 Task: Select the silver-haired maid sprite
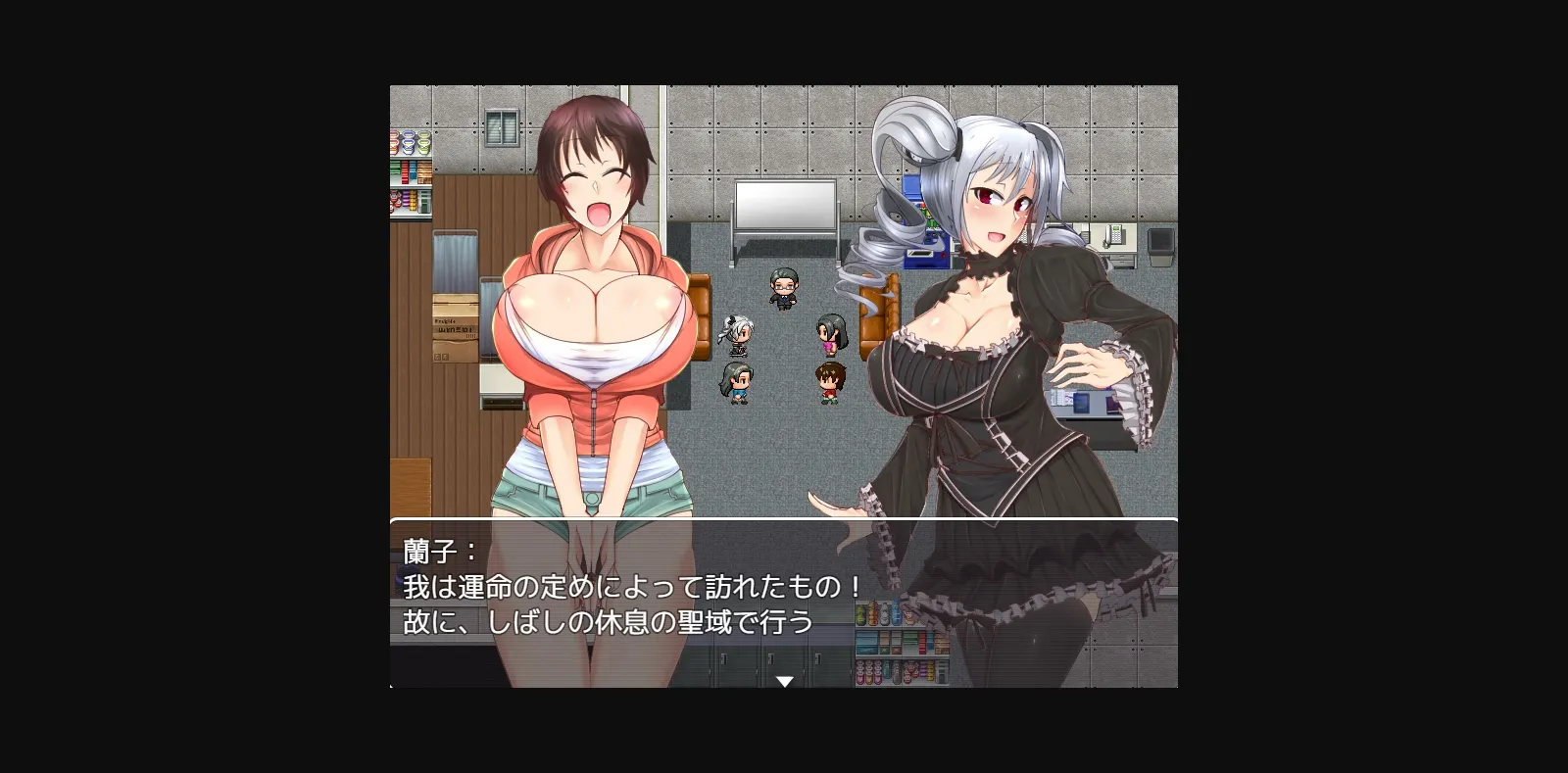coord(736,335)
